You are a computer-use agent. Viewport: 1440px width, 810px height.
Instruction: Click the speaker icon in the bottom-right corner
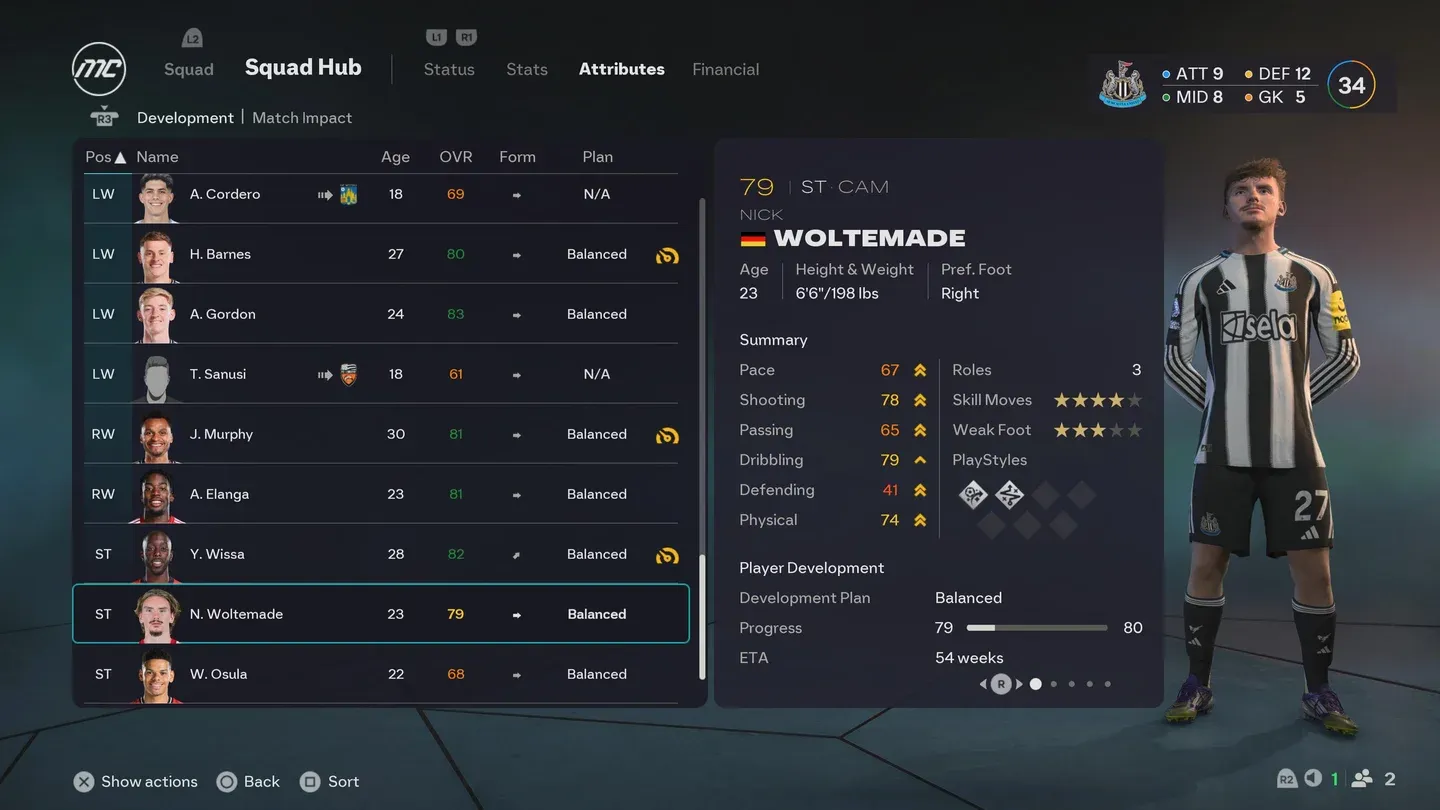coord(1313,778)
